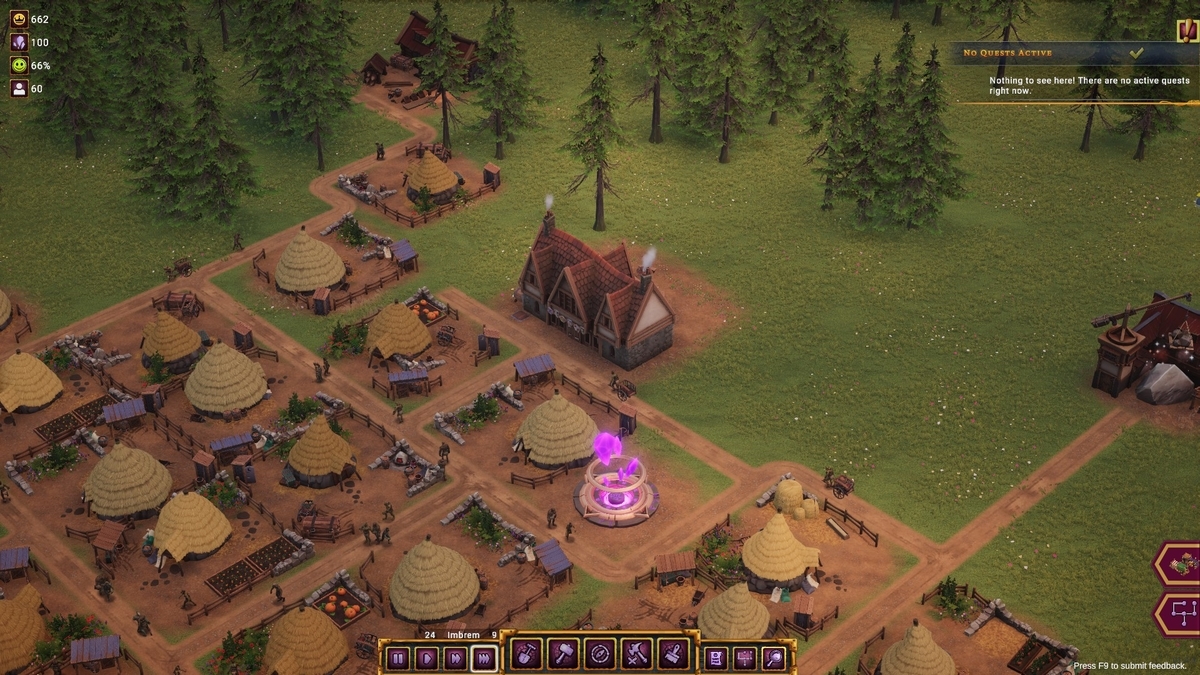
Task: Toggle the quest log exclamation icon
Action: tap(1187, 29)
